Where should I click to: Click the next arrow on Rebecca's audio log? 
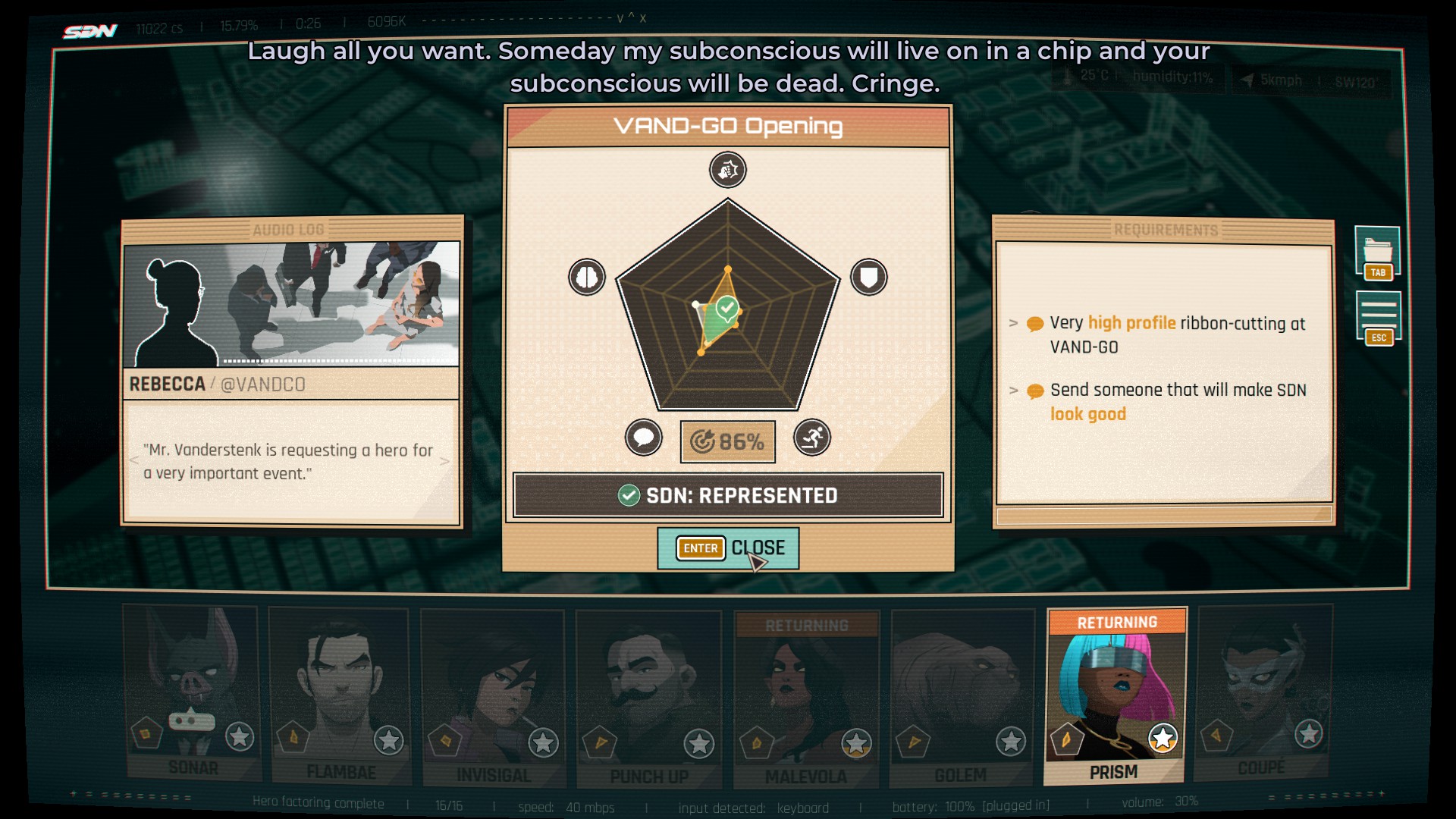[444, 460]
